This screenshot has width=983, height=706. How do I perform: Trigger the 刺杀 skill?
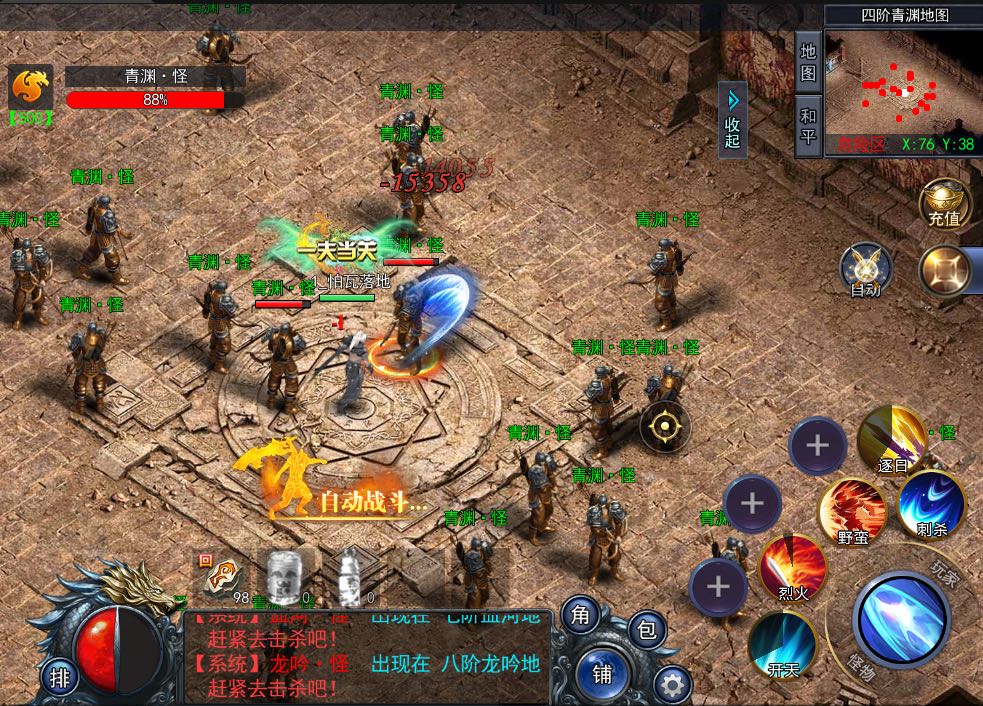click(x=930, y=502)
